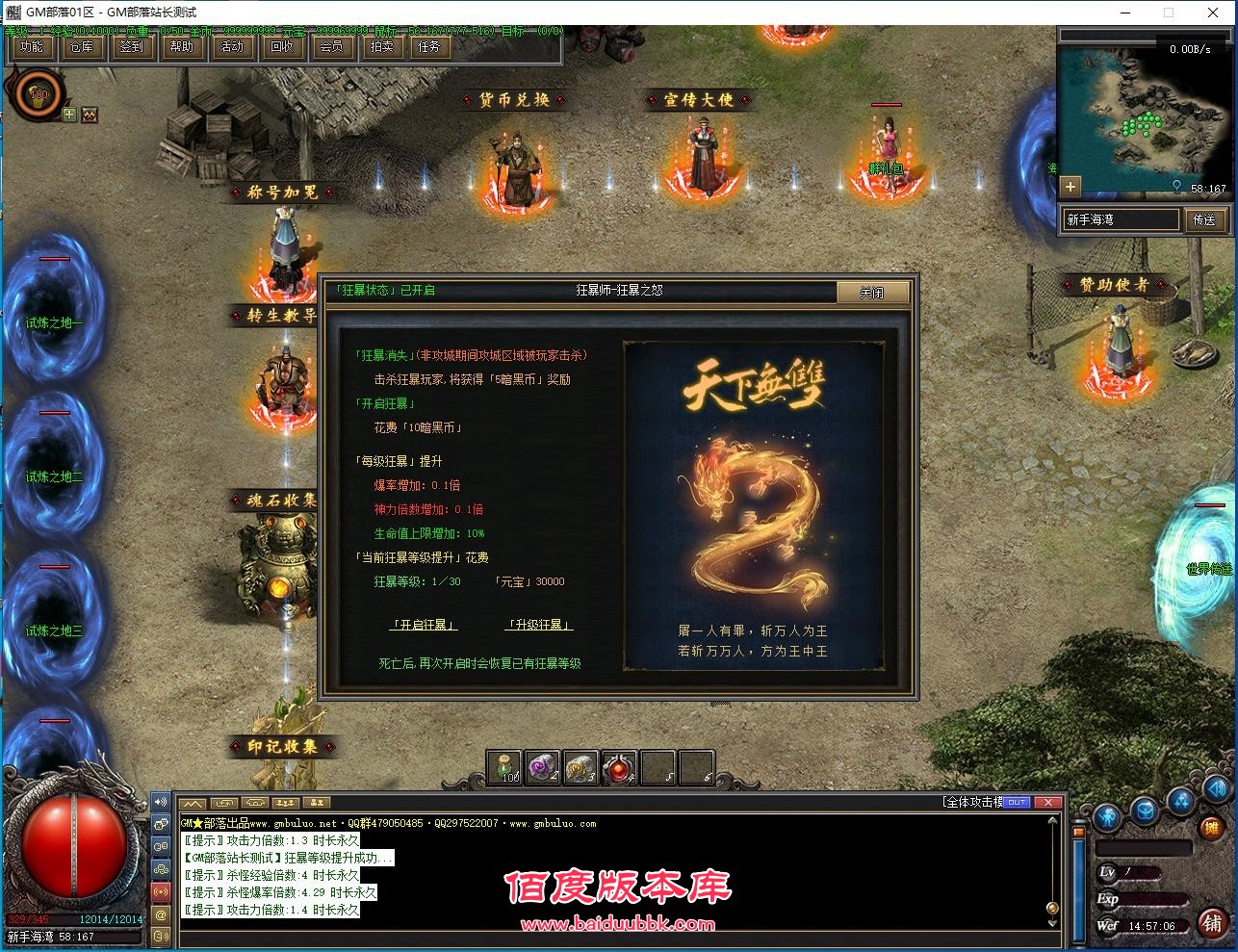Close the game window

click(x=1213, y=13)
